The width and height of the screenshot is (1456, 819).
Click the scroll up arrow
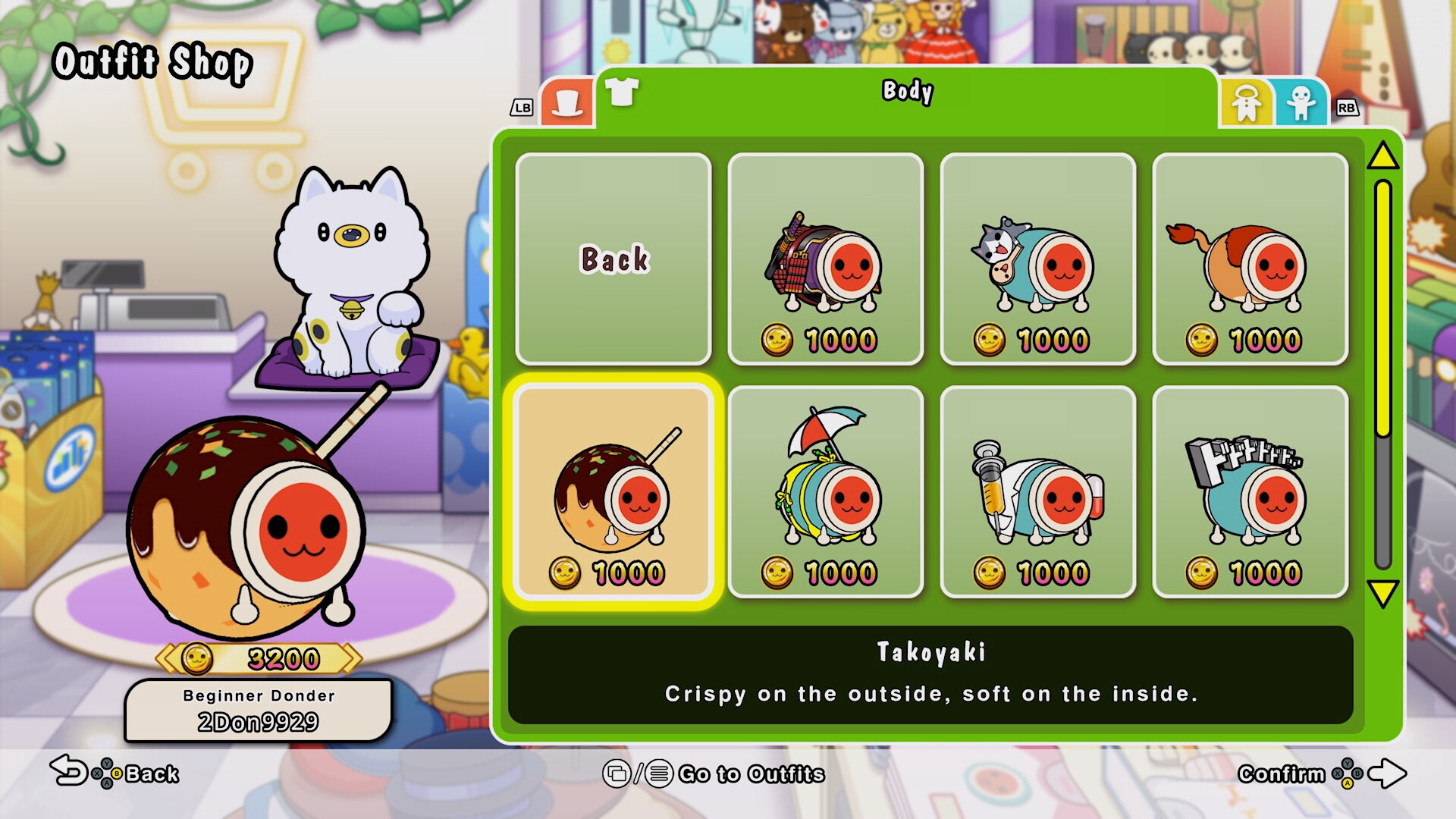point(1382,156)
